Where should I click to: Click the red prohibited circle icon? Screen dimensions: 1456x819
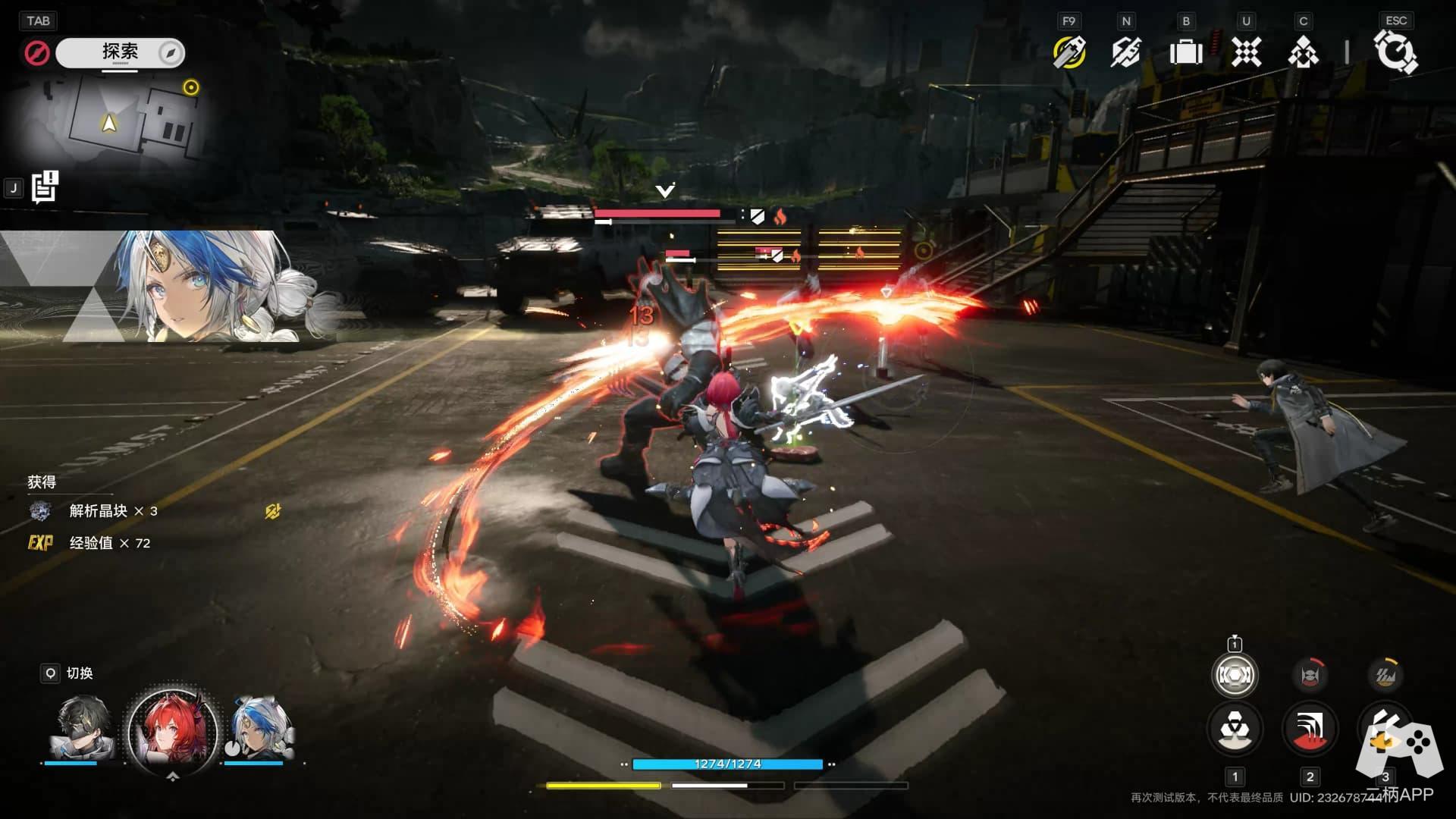(x=36, y=53)
